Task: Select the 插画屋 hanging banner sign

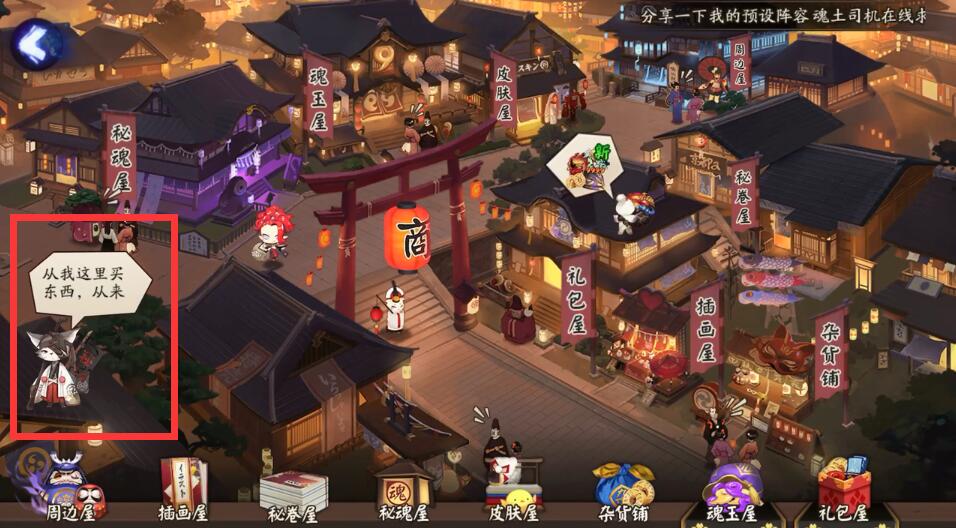Action: [705, 323]
